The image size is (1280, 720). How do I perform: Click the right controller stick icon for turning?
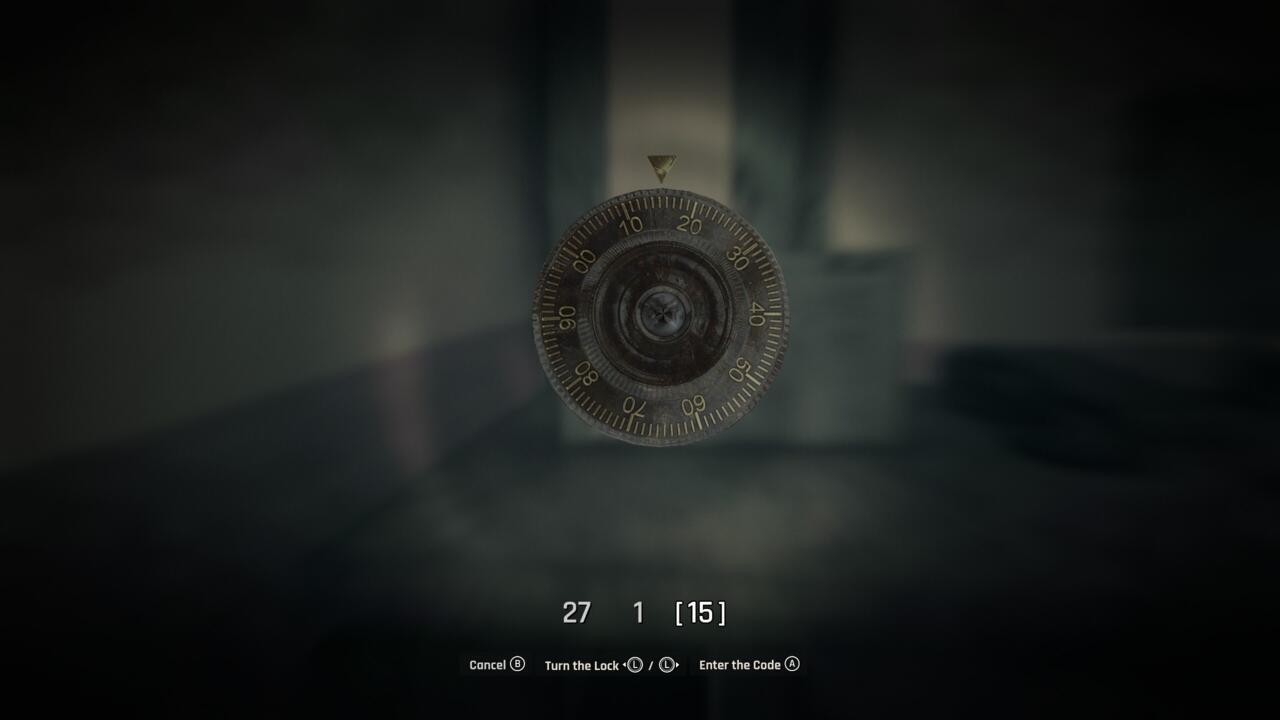(667, 665)
